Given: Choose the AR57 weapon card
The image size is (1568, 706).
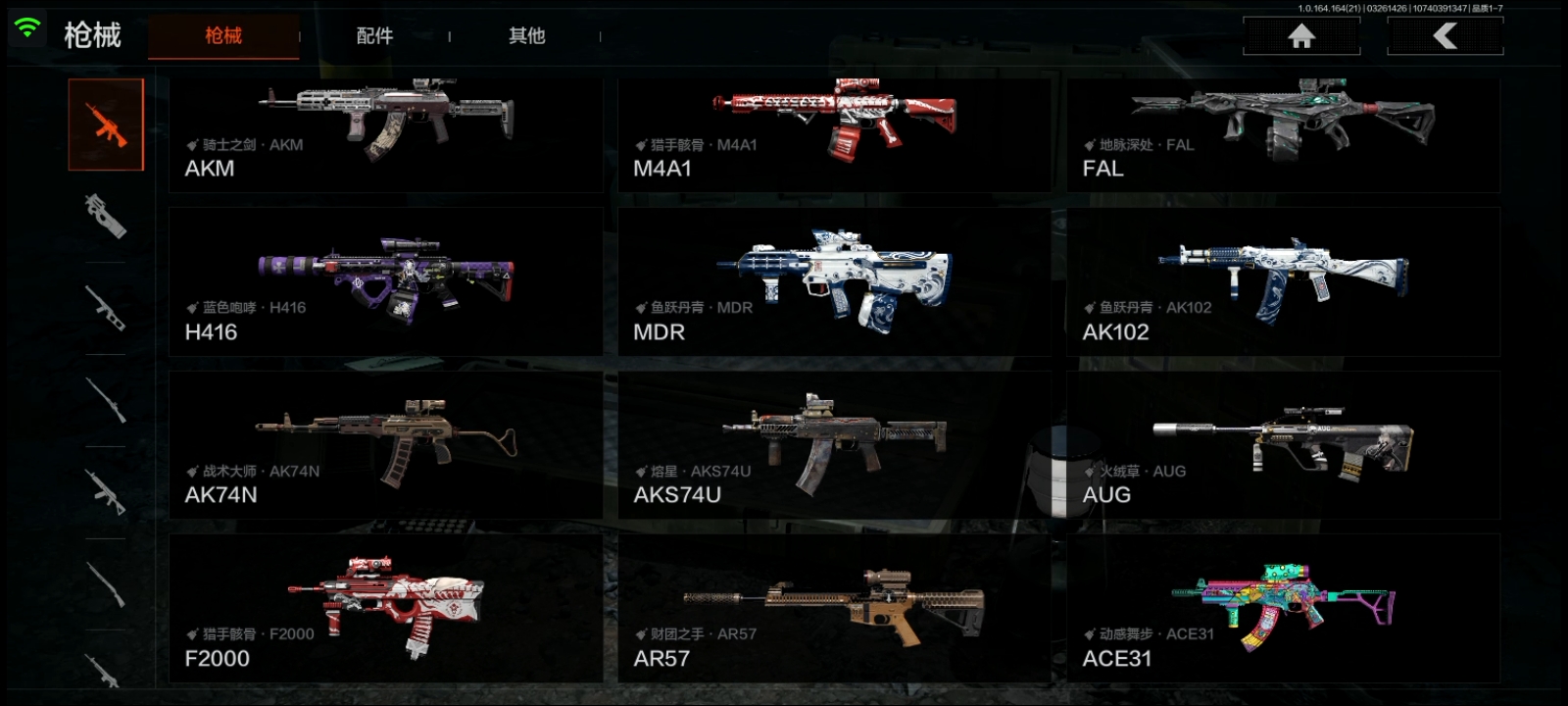Looking at the screenshot, I should 834,608.
